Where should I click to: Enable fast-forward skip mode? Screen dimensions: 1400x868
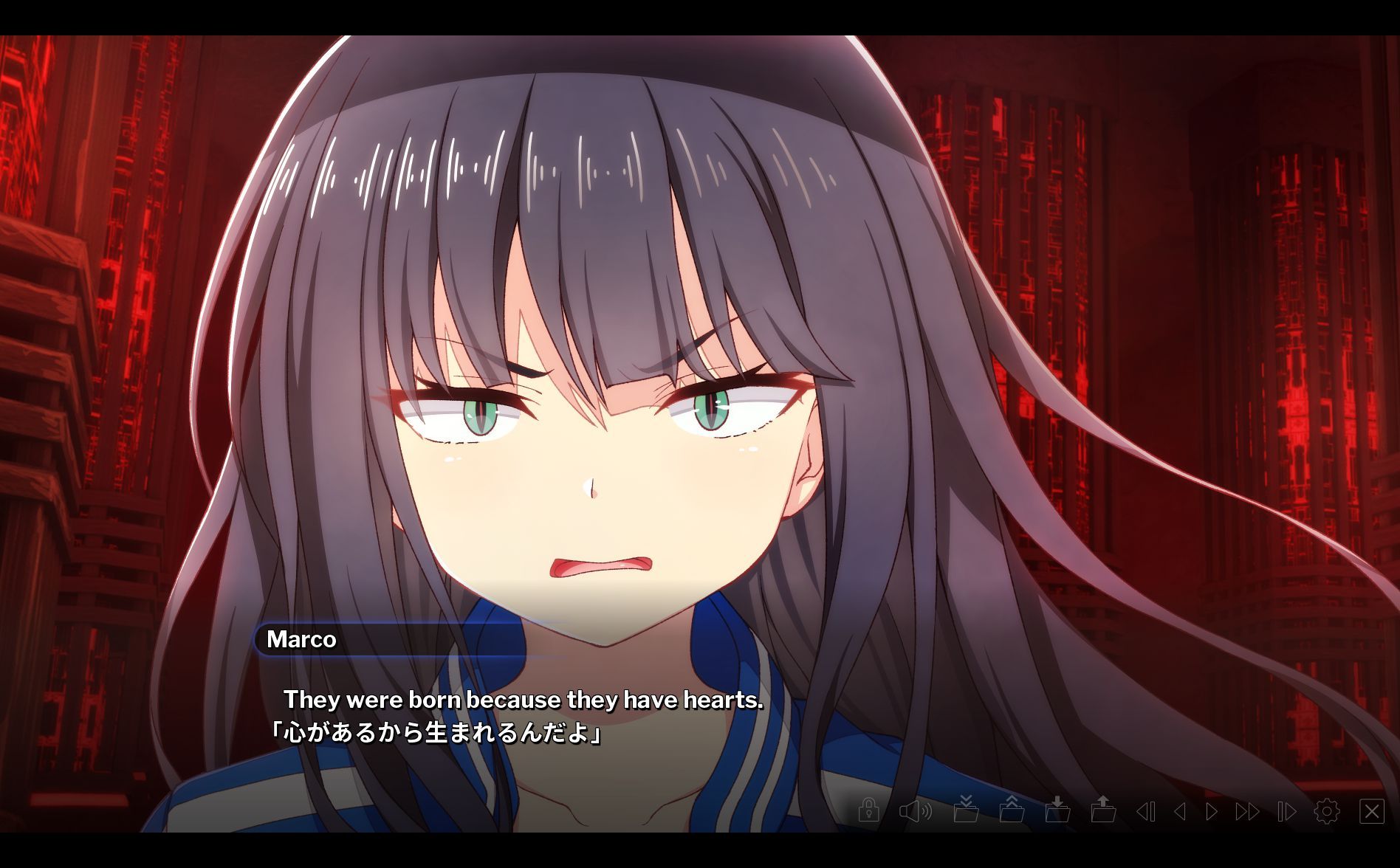pos(1247,815)
